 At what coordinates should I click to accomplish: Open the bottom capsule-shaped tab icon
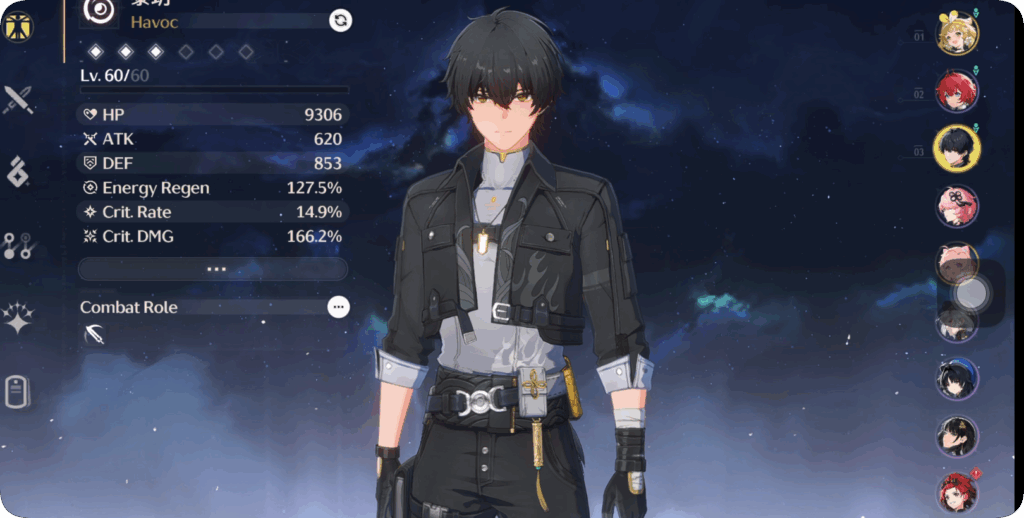18,393
